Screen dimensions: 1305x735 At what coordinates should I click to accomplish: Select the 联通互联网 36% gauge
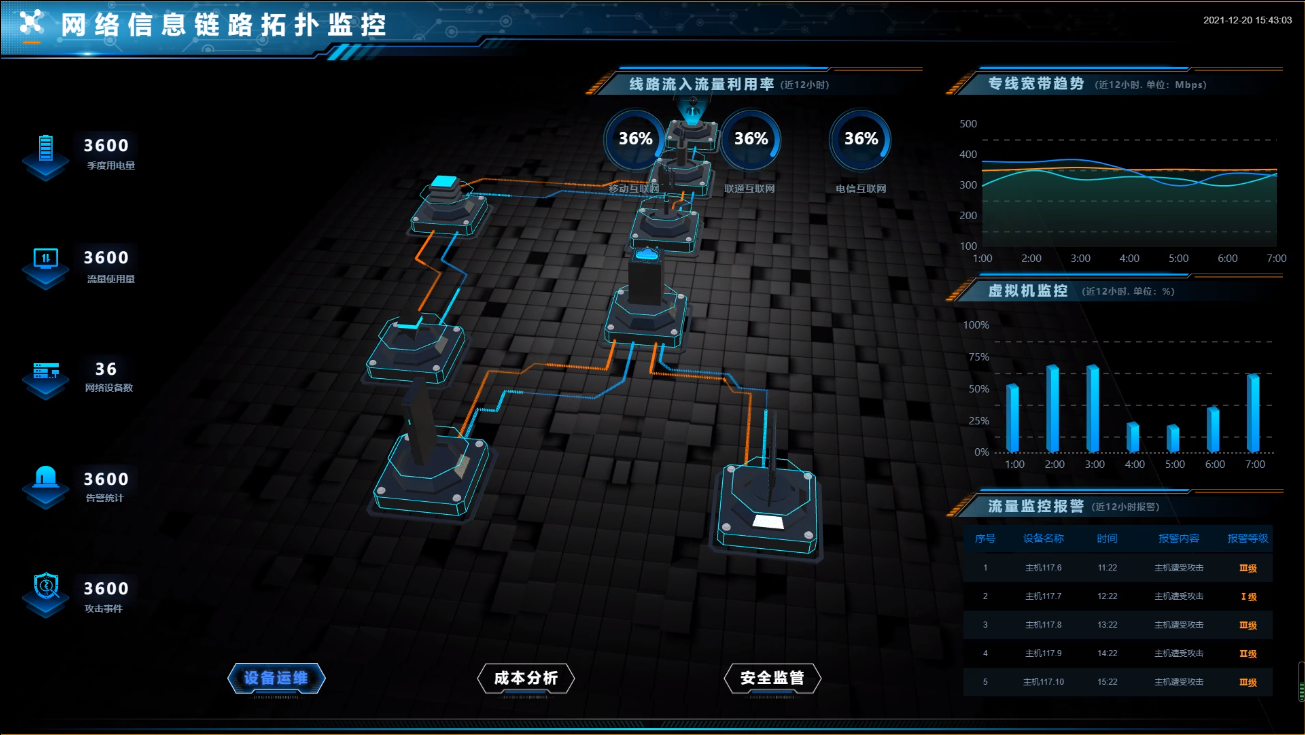[x=750, y=139]
